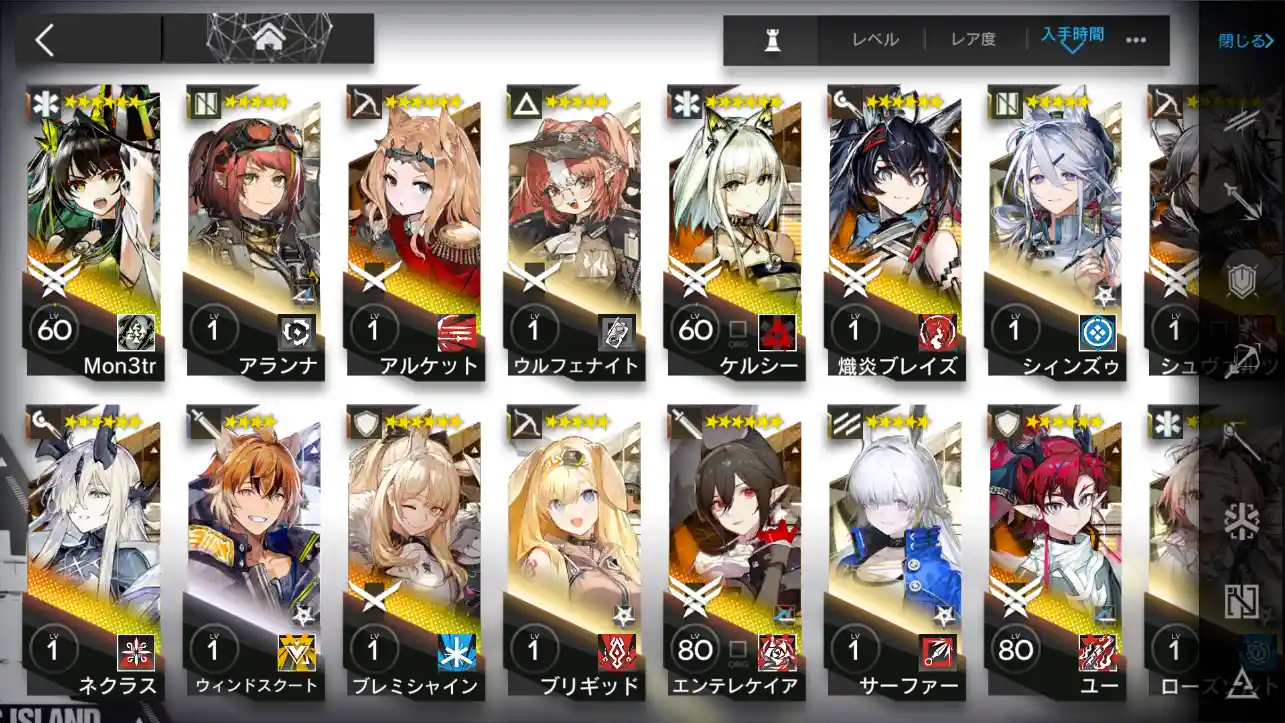Pick the アルケット operator card
The height and width of the screenshot is (723, 1285).
[x=415, y=230]
